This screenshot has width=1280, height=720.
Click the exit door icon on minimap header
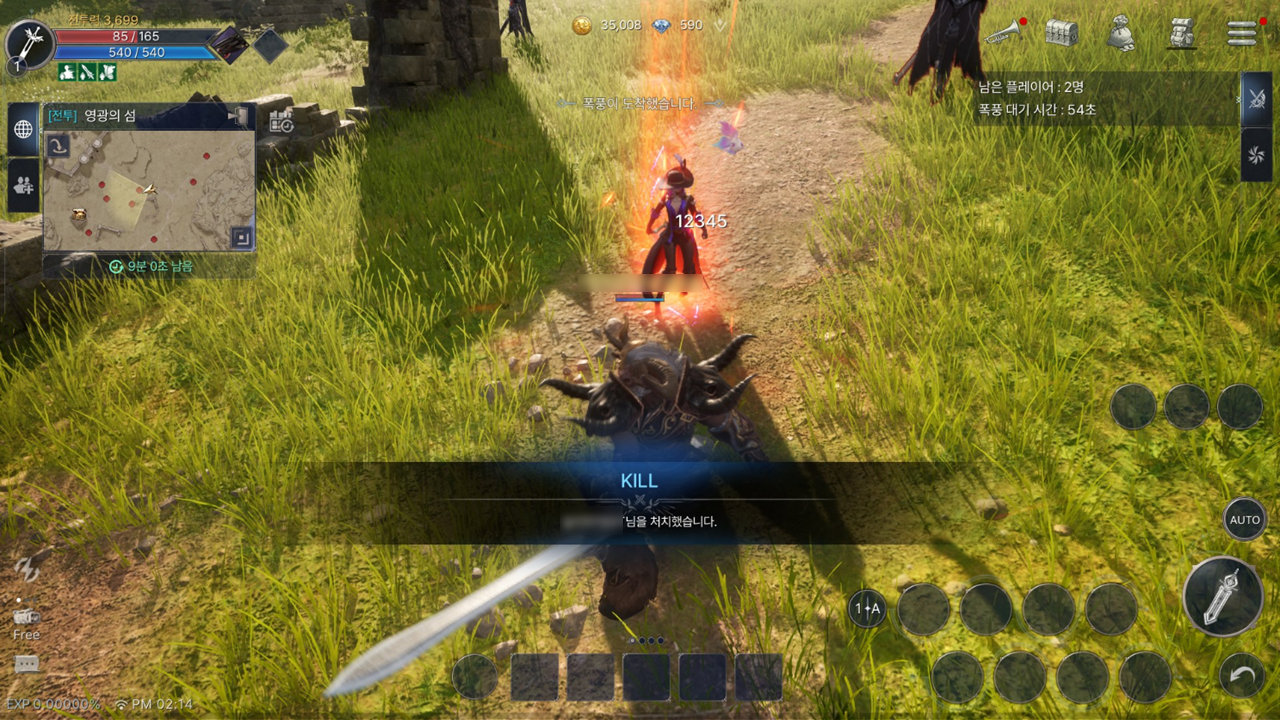238,116
